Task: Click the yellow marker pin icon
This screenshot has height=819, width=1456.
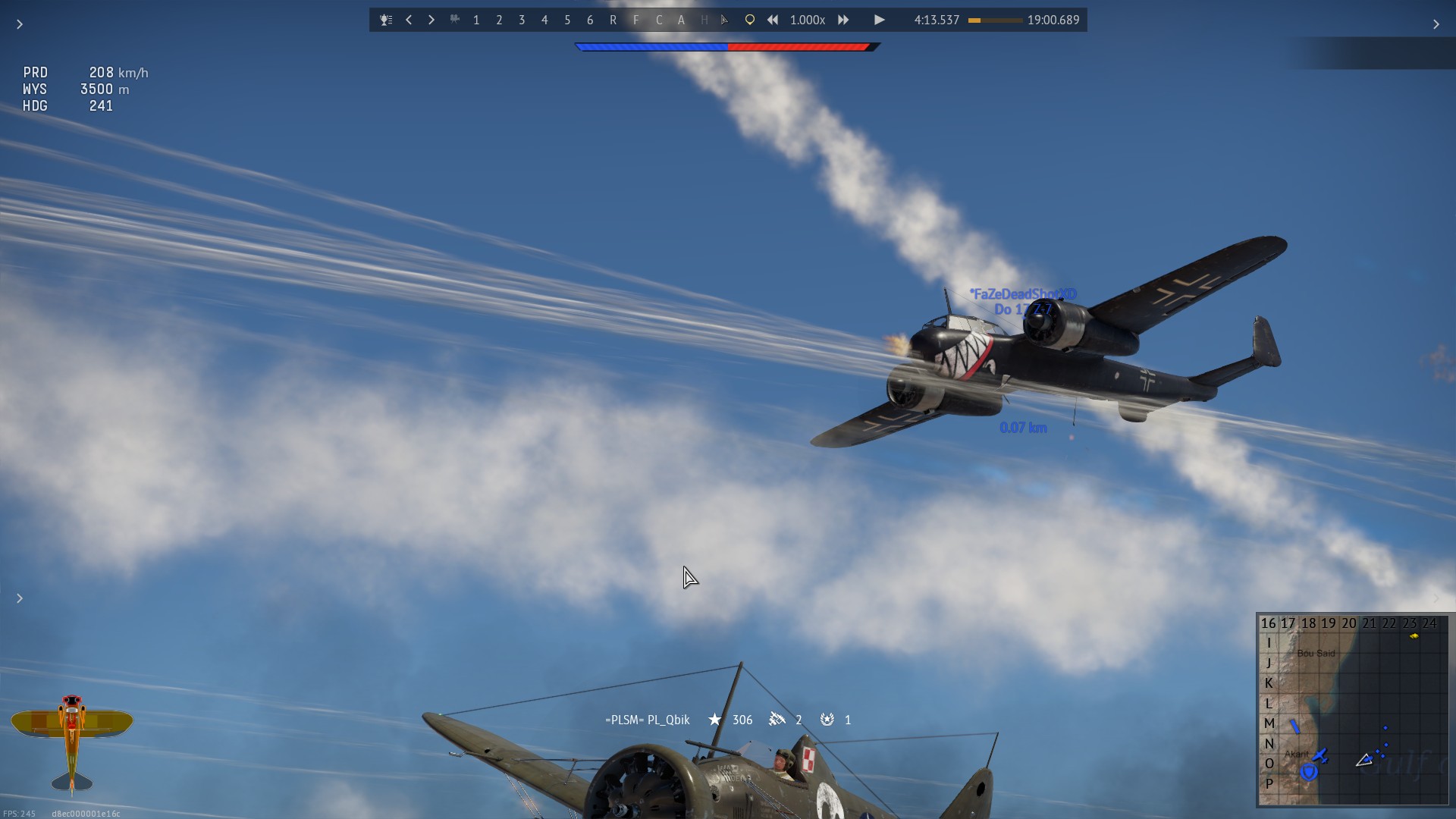Action: pos(749,20)
